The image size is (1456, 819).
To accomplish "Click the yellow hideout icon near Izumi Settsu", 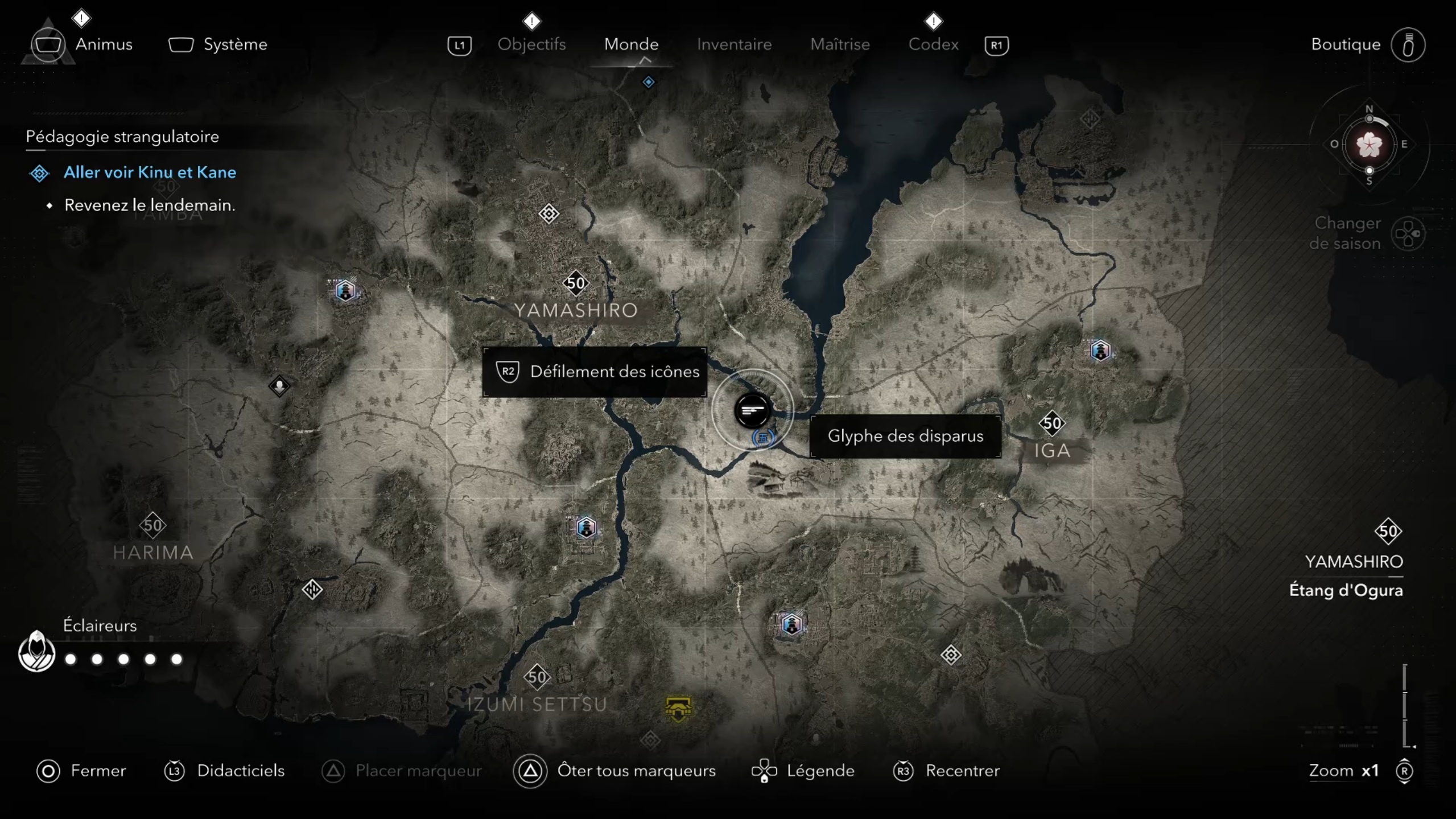I will pyautogui.click(x=678, y=709).
